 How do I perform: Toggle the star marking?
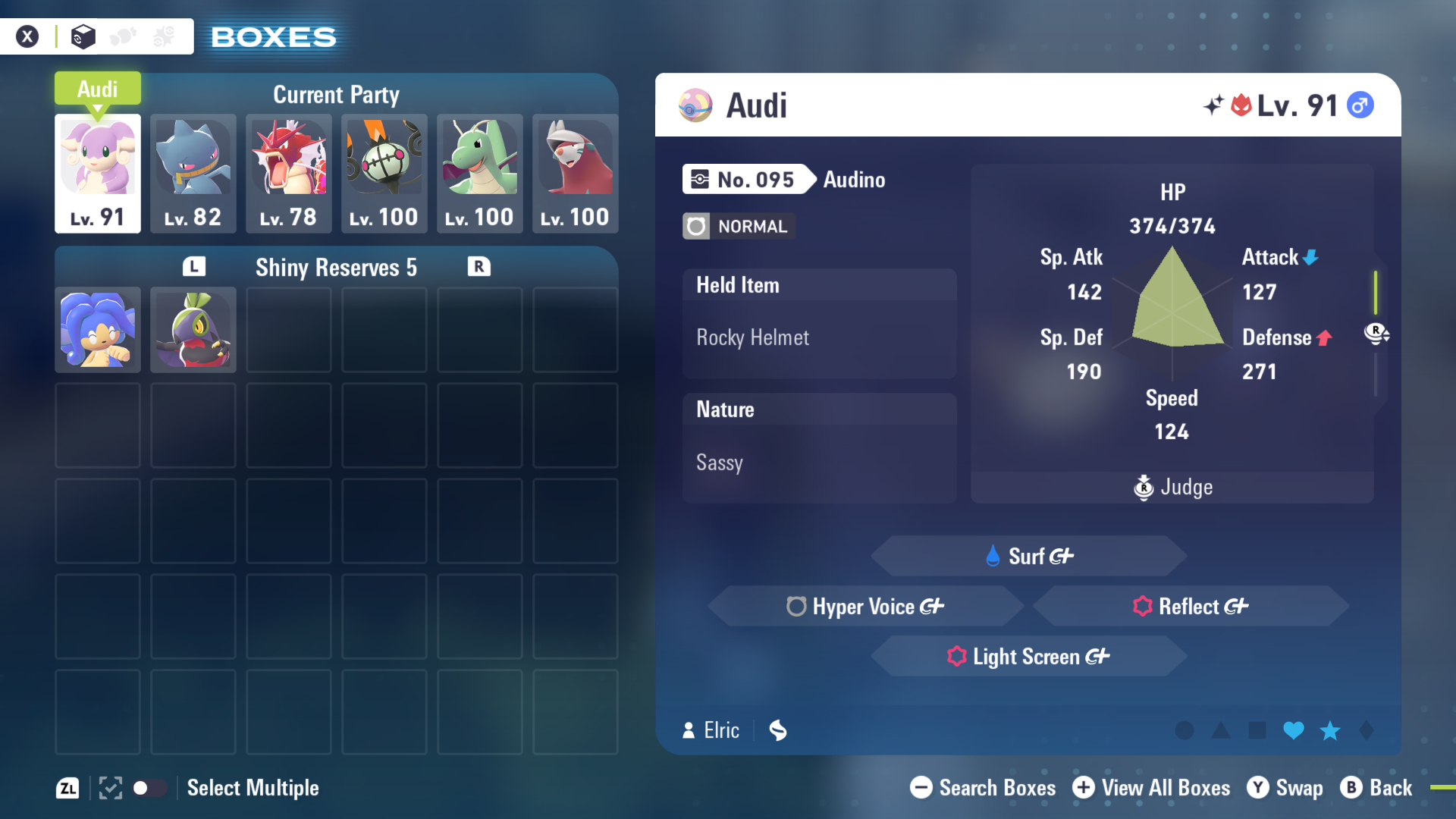(1330, 730)
